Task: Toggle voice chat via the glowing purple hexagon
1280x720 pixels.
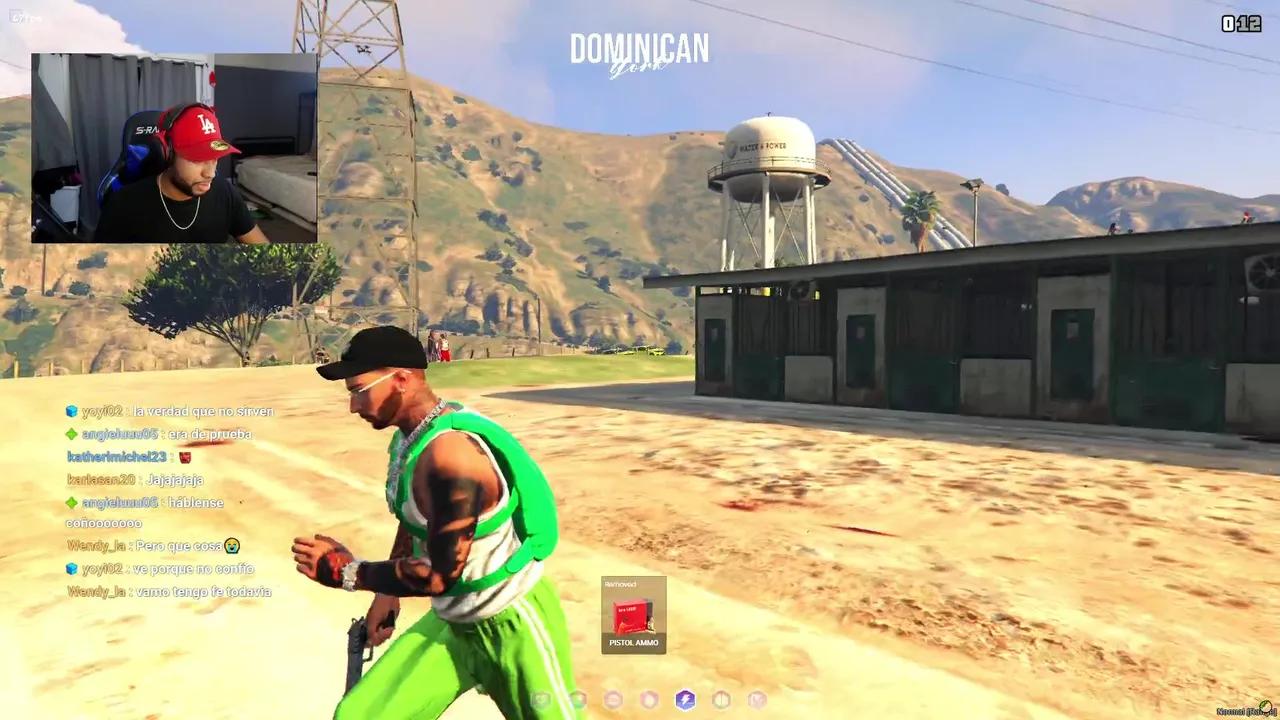Action: pyautogui.click(x=686, y=701)
